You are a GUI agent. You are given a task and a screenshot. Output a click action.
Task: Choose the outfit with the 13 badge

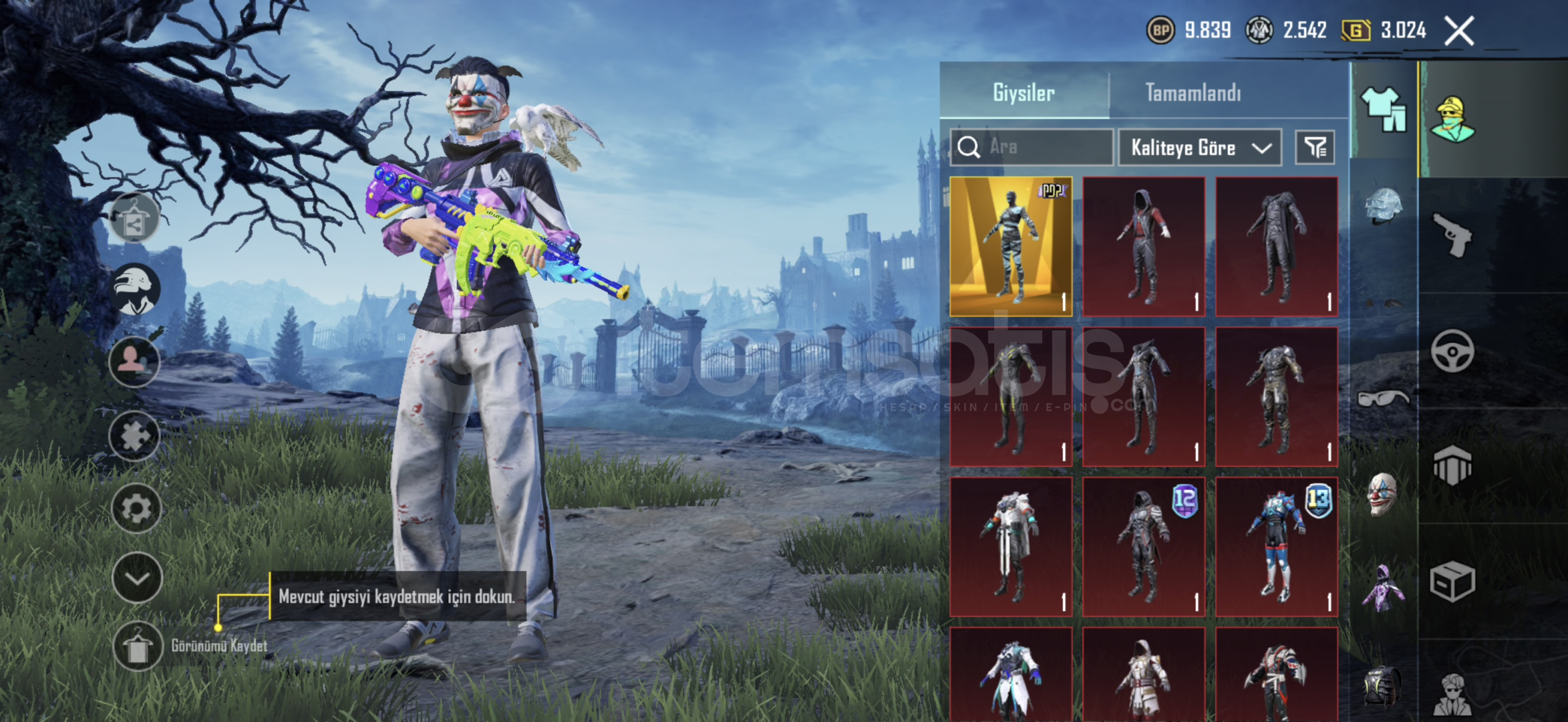click(x=1276, y=546)
